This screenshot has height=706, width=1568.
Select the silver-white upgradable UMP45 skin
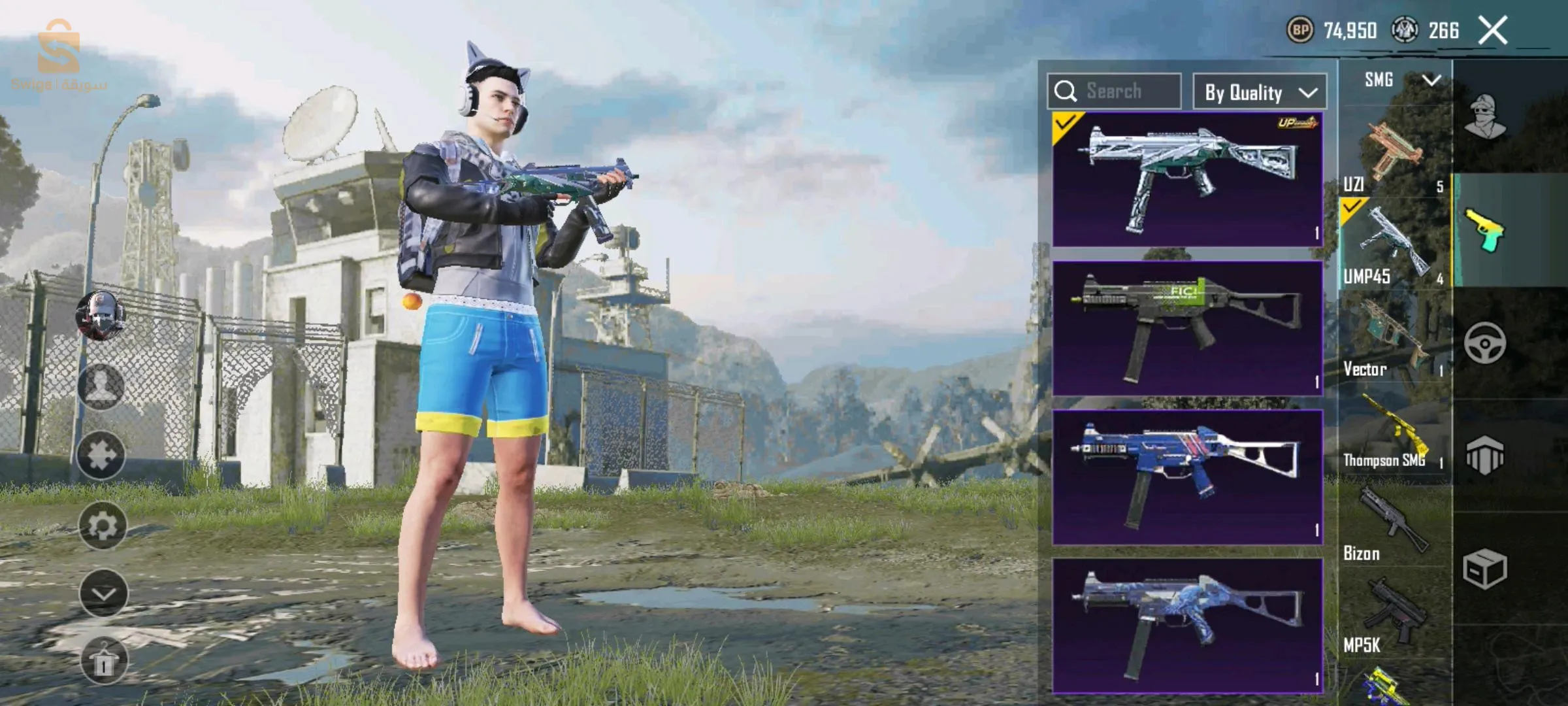(1187, 179)
